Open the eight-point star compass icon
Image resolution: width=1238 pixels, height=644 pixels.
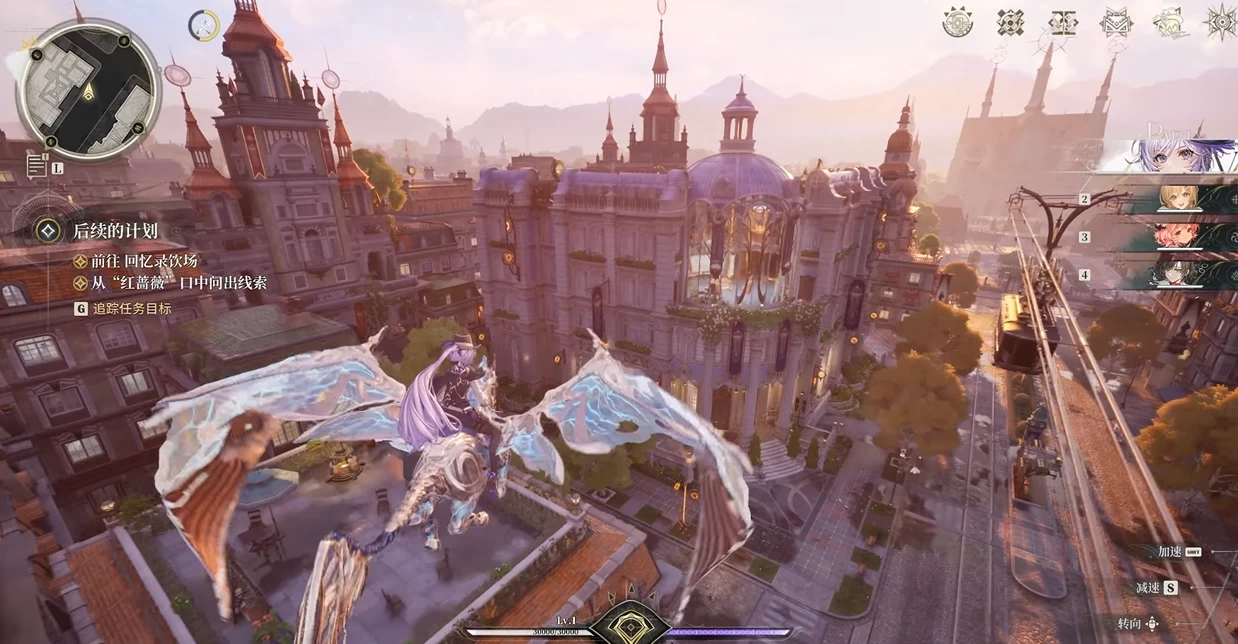pos(1221,22)
